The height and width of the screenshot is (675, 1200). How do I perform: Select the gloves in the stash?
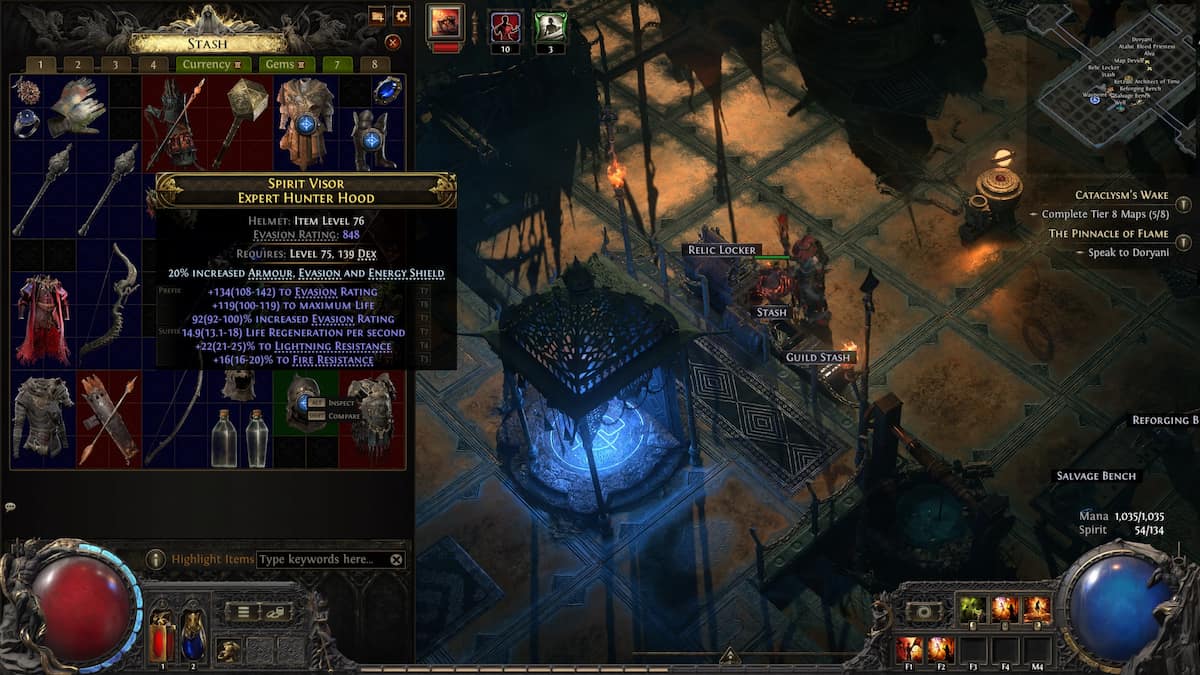75,107
